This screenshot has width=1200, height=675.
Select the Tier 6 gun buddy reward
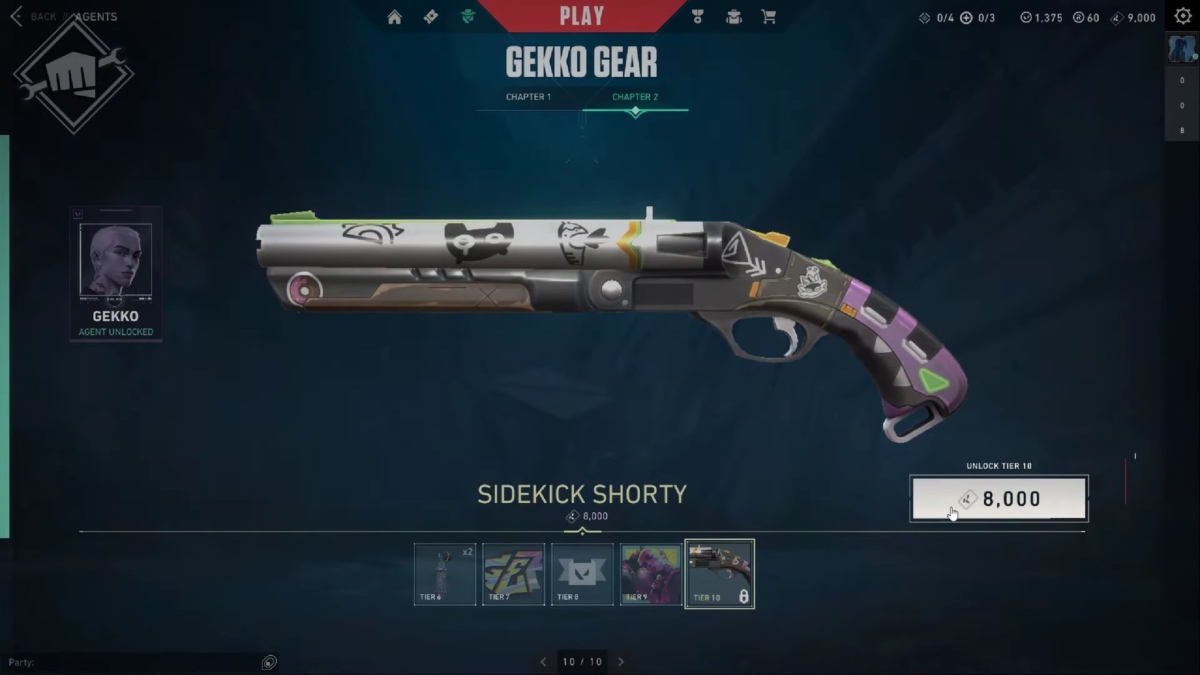click(445, 574)
